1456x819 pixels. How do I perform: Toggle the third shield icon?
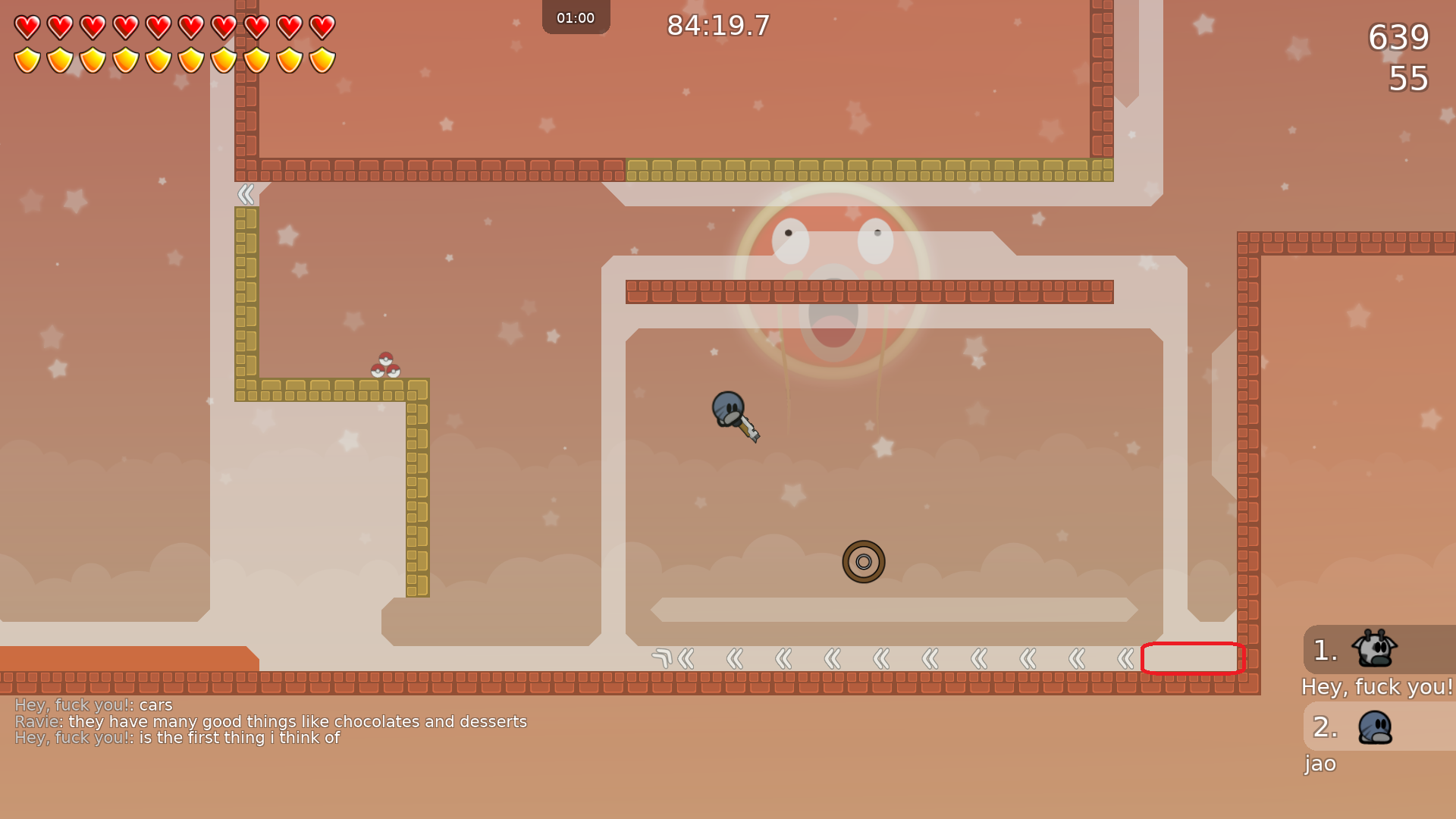coord(93,59)
